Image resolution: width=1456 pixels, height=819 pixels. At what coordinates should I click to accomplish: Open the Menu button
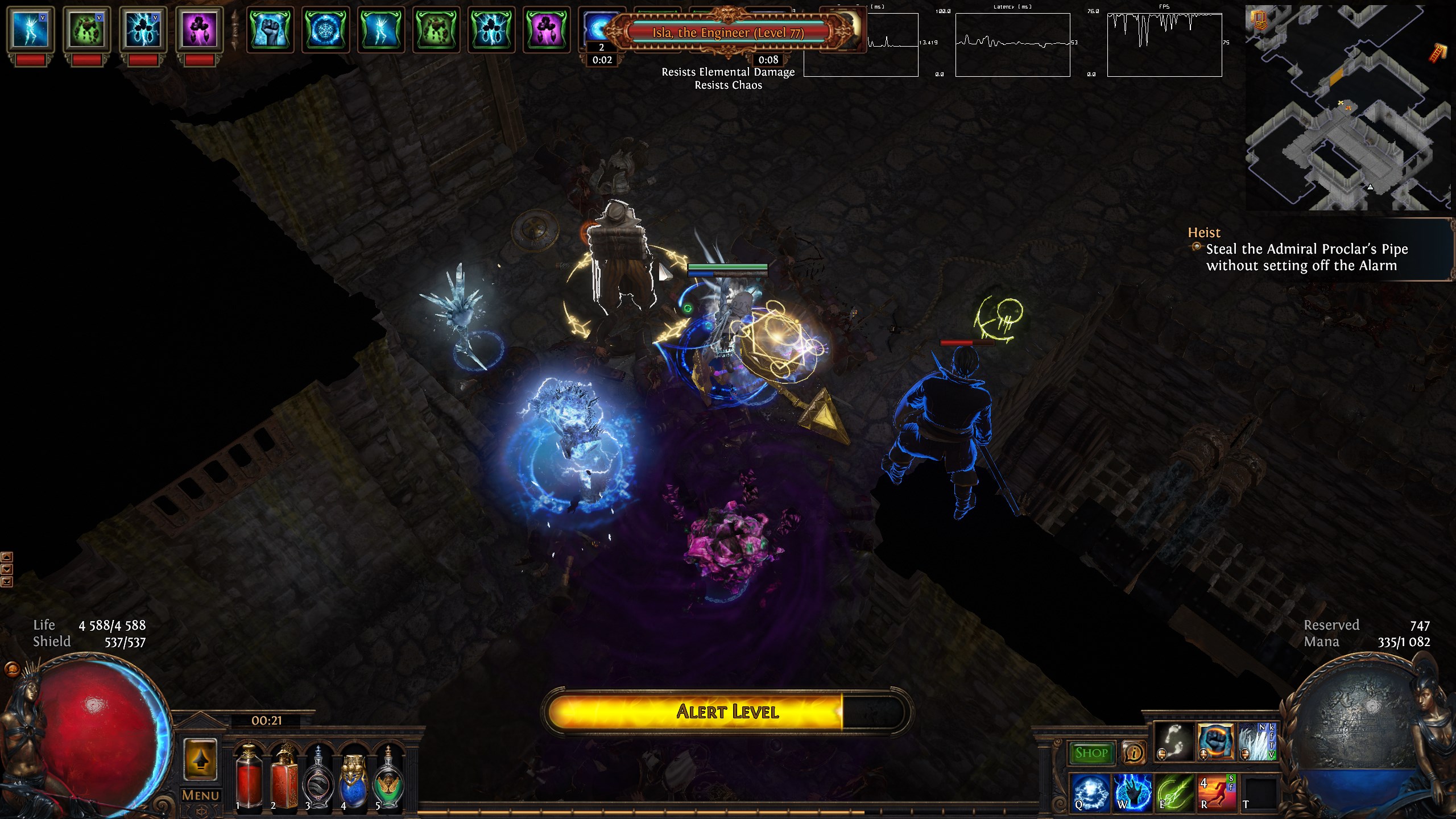(x=200, y=795)
